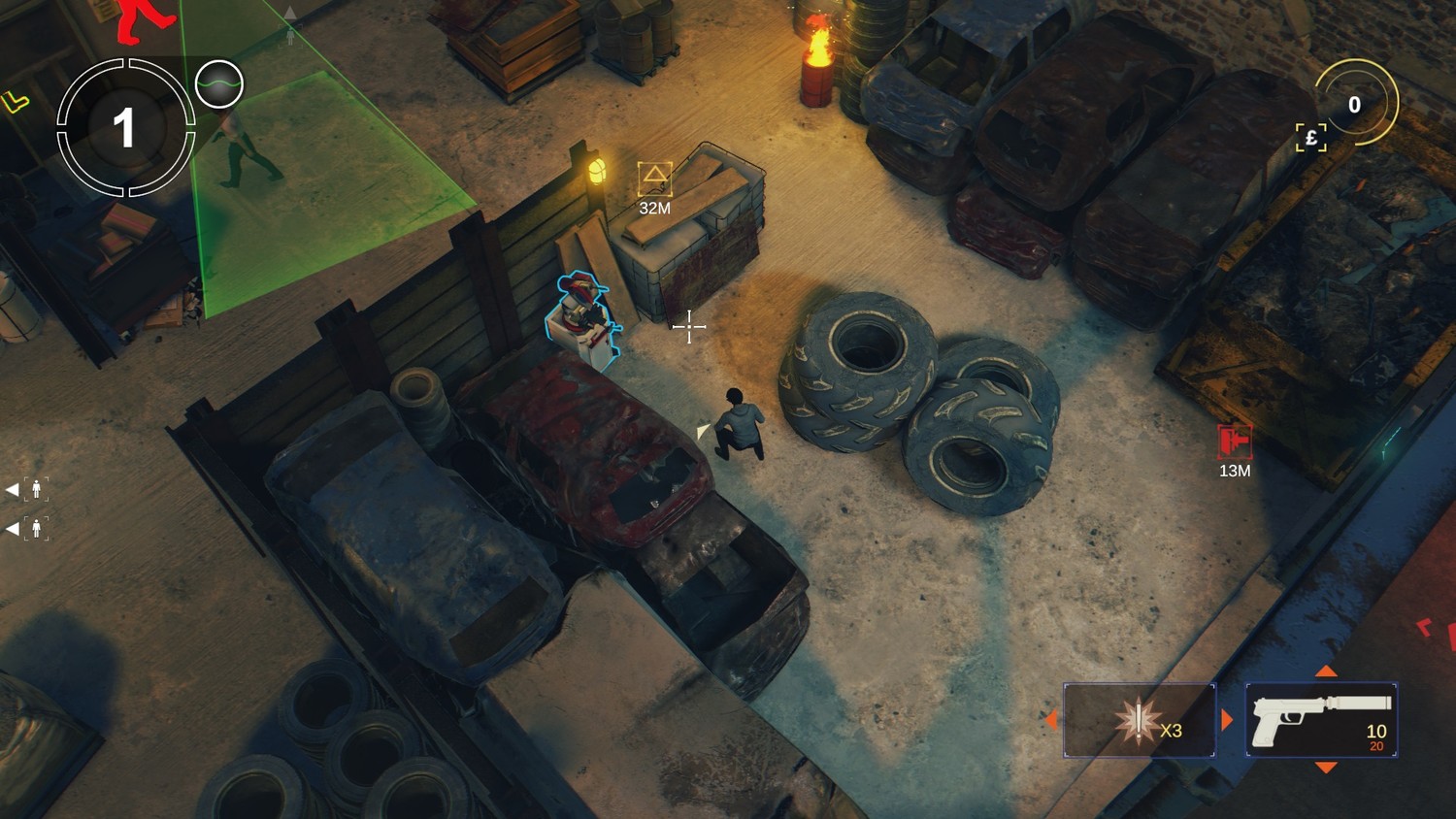Click the 32M objective triangle marker
Image resolution: width=1456 pixels, height=819 pixels.
coord(654,179)
